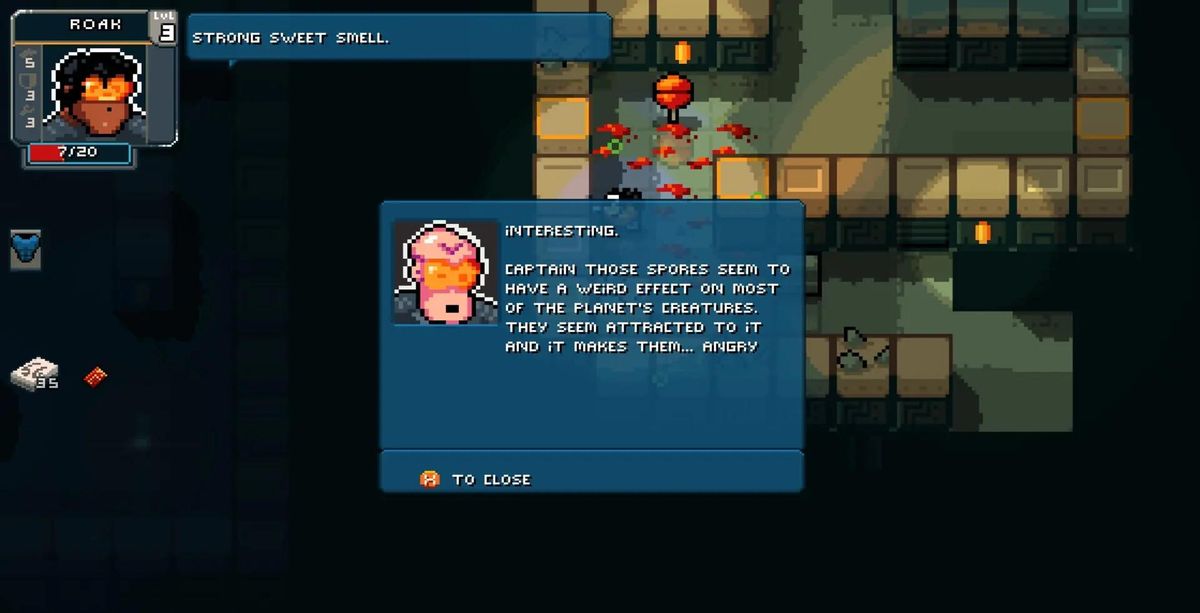Select the red item icon
This screenshot has width=1200, height=613.
pos(96,377)
